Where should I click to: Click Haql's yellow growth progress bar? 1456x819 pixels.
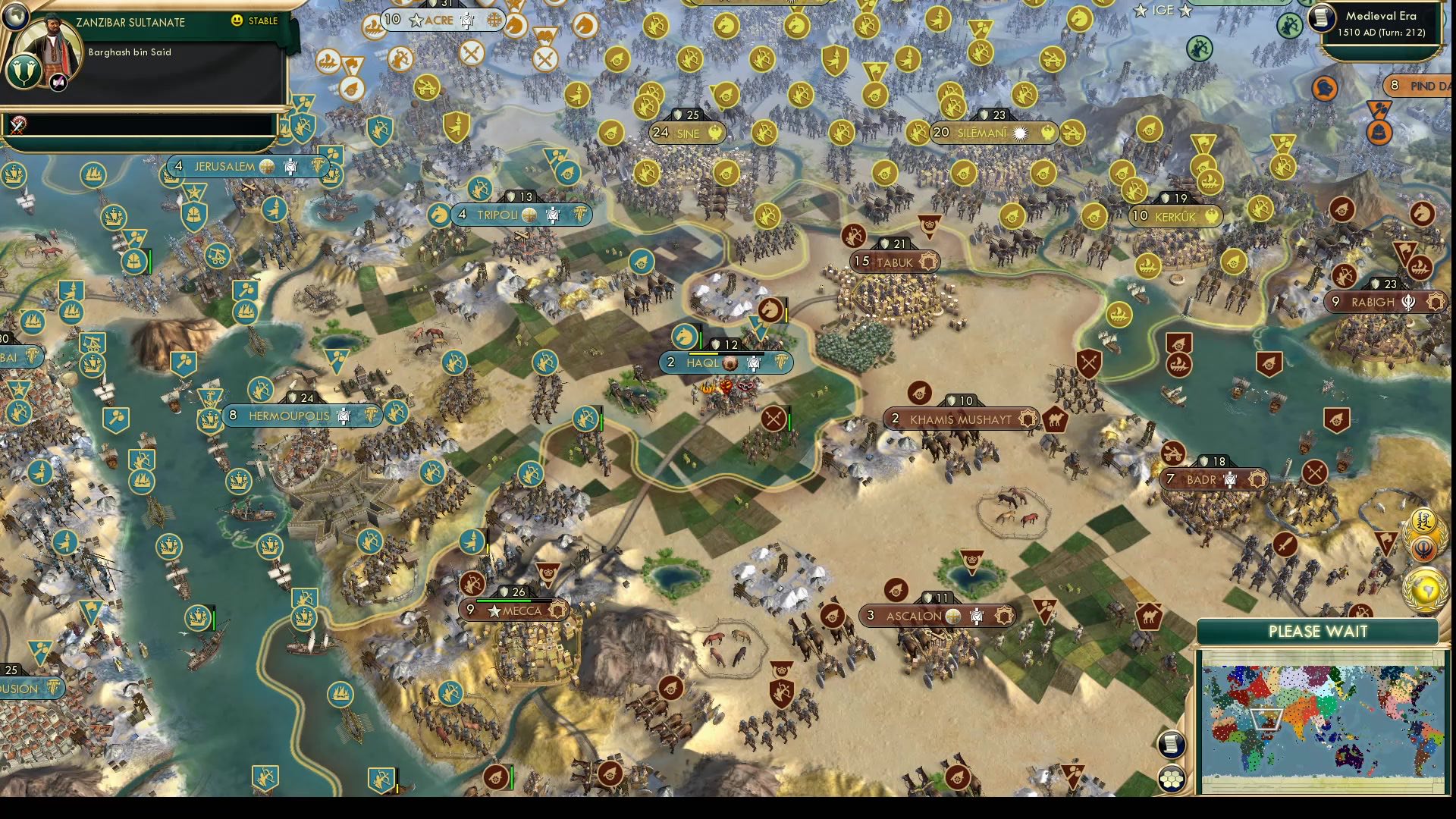pyautogui.click(x=704, y=353)
